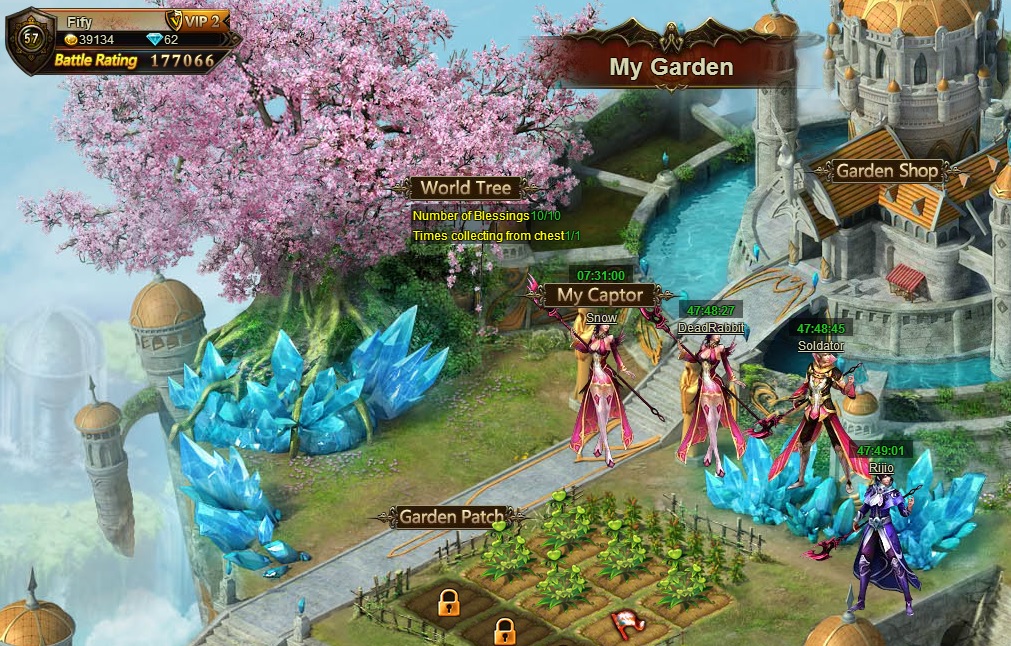
Task: Select the Garden Patch label
Action: pos(449,517)
